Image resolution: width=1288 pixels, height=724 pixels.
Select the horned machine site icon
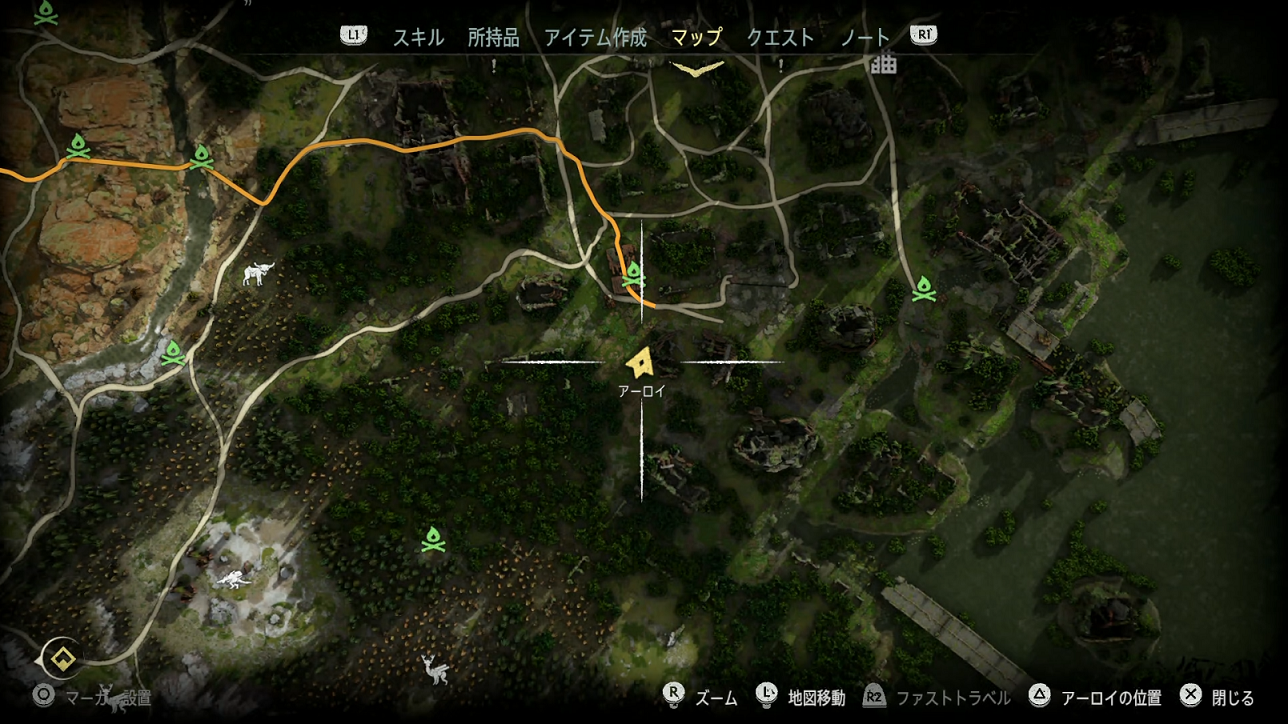258,273
